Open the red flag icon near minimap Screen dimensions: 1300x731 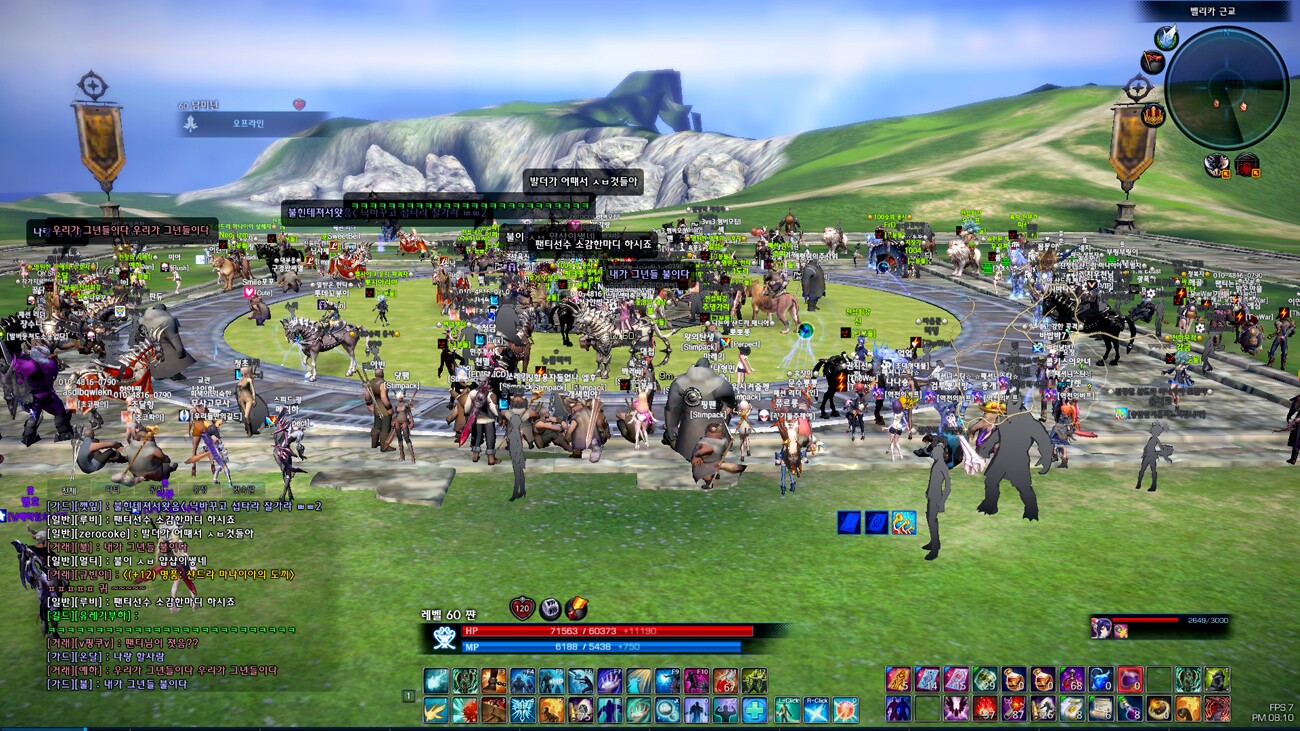(x=1153, y=63)
